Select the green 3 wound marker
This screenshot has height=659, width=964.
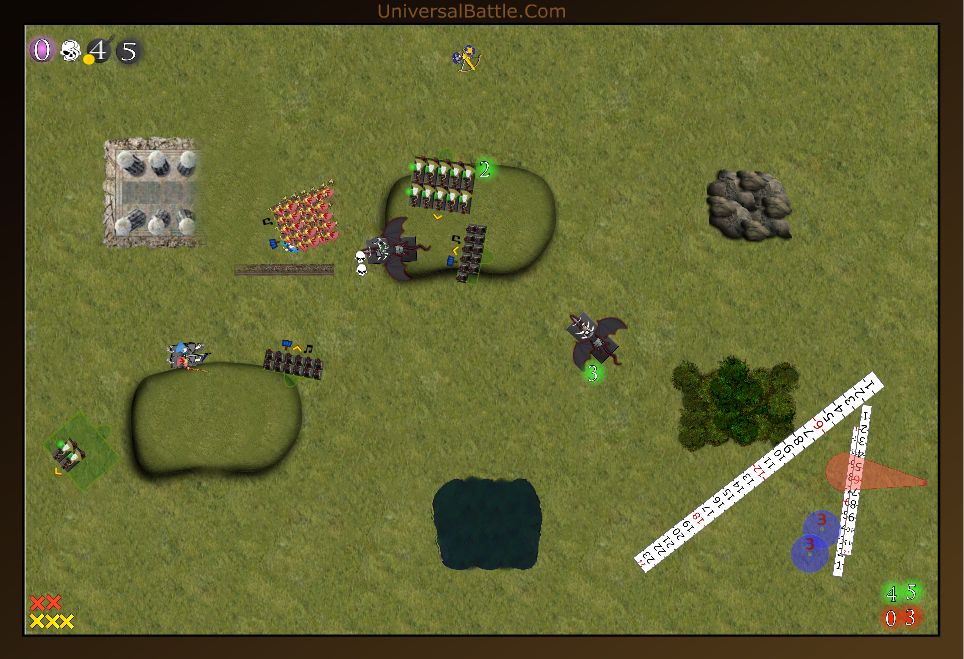click(x=593, y=373)
